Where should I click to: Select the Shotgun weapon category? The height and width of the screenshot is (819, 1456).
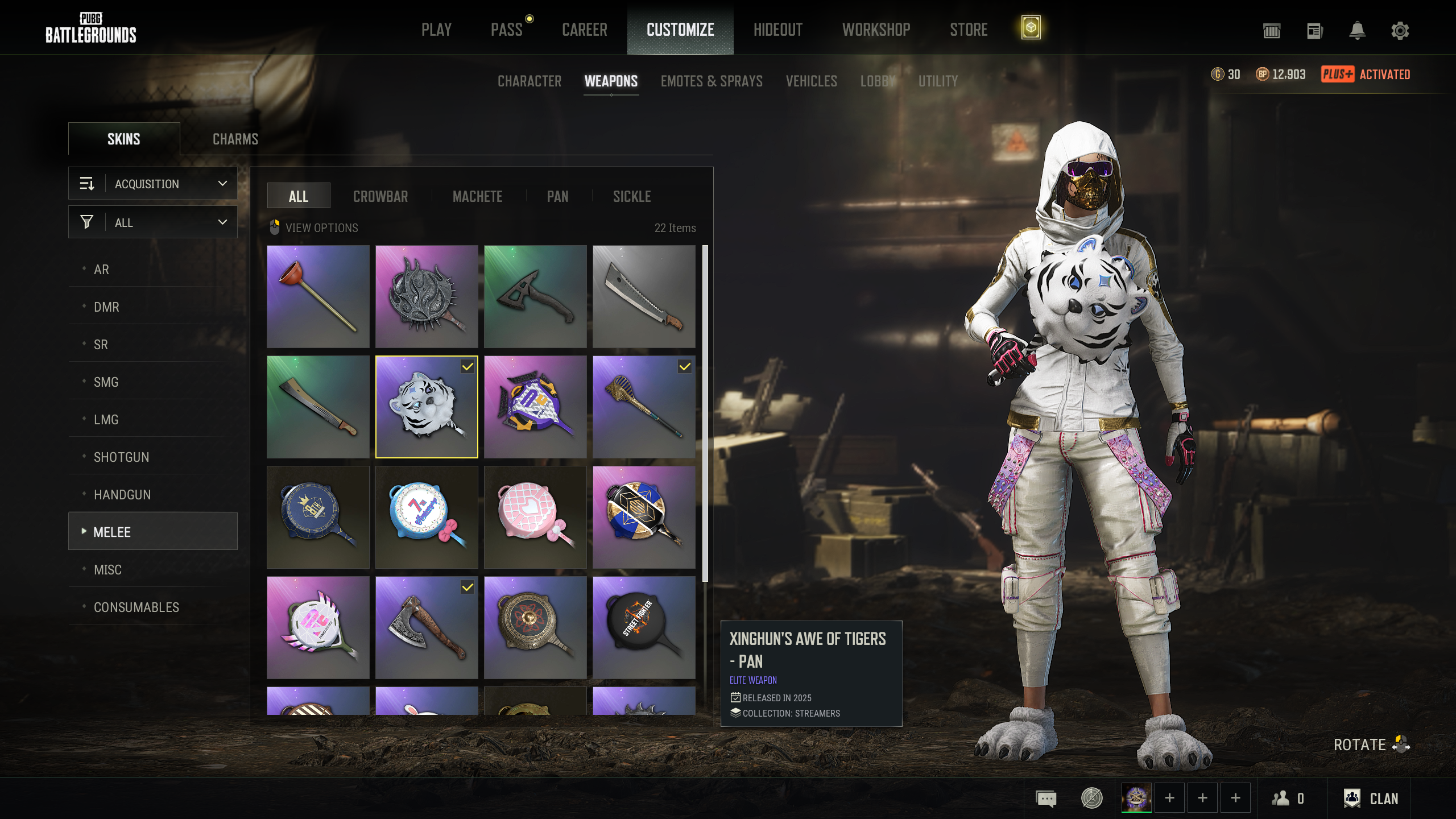(121, 457)
